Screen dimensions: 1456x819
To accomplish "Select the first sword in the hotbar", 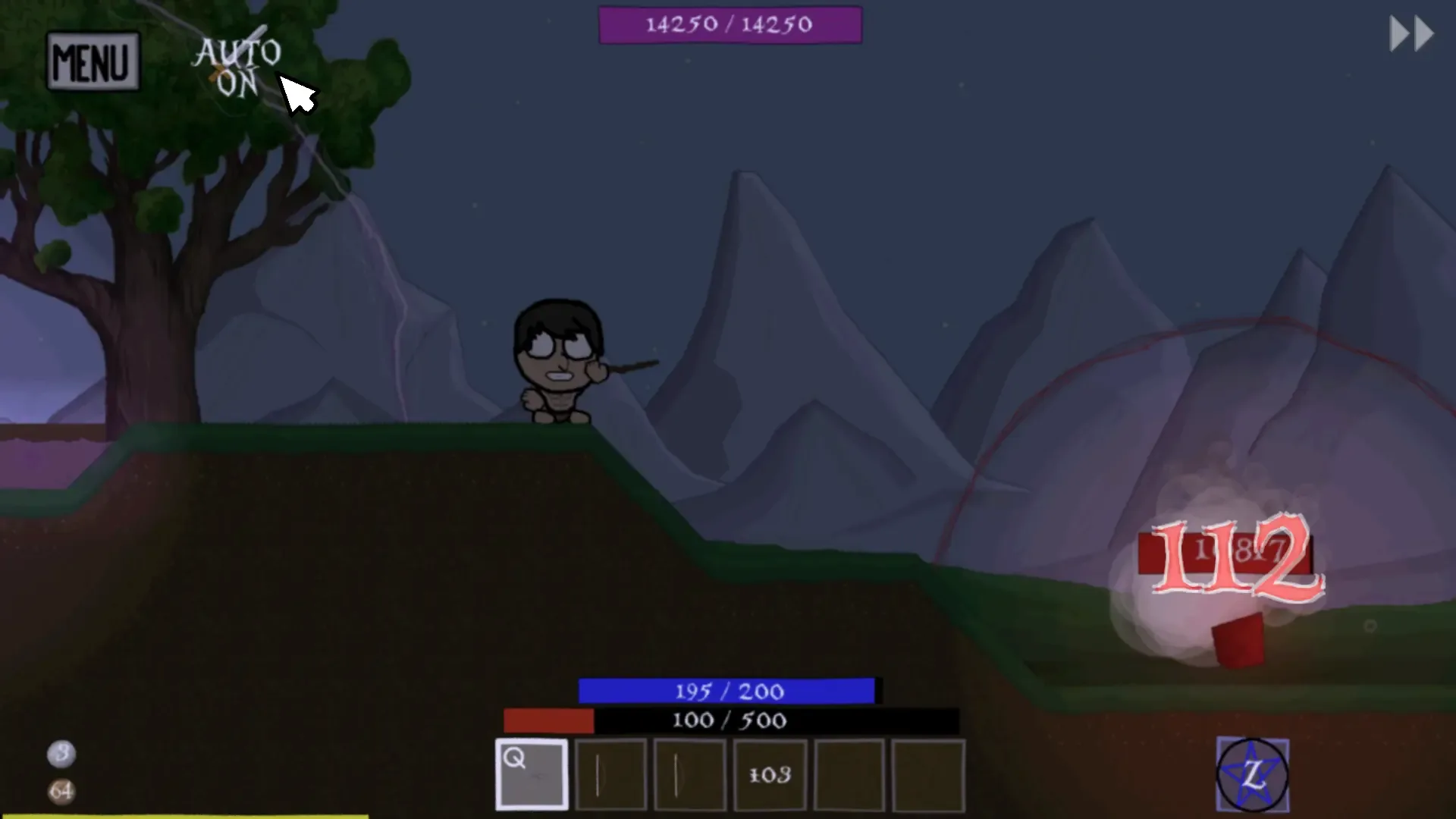I will tap(611, 775).
